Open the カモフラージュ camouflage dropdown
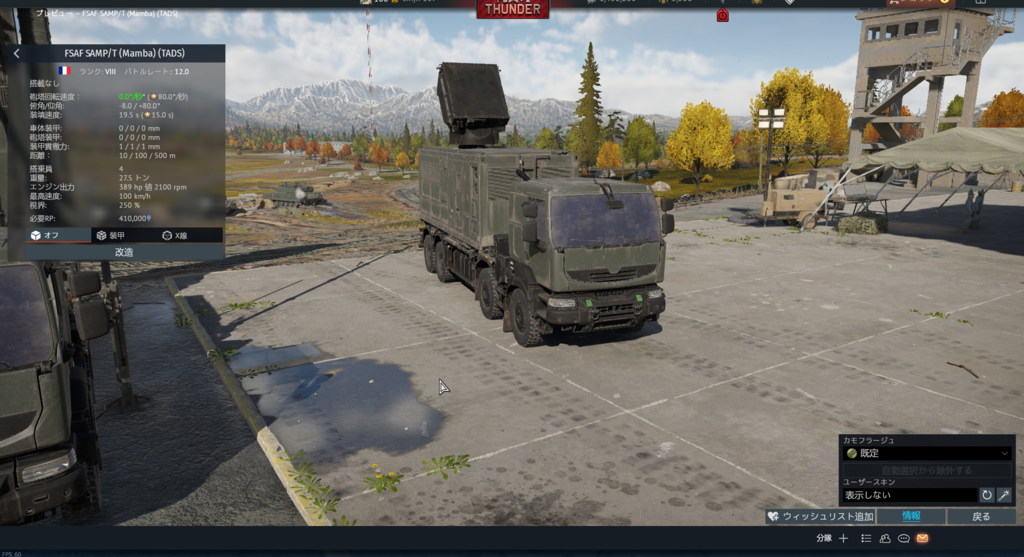The image size is (1024, 557). coord(927,453)
